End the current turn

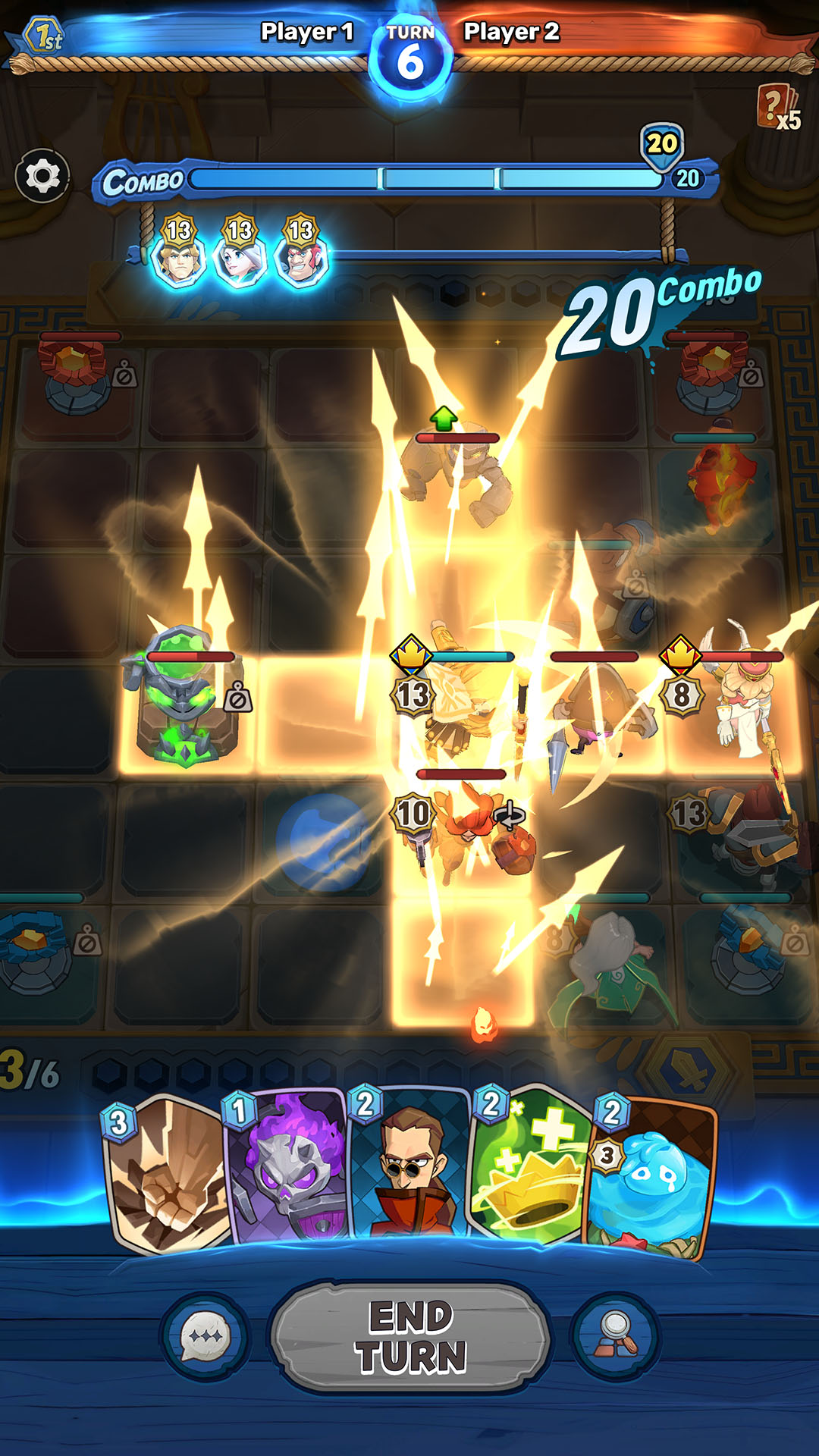pyautogui.click(x=410, y=1336)
